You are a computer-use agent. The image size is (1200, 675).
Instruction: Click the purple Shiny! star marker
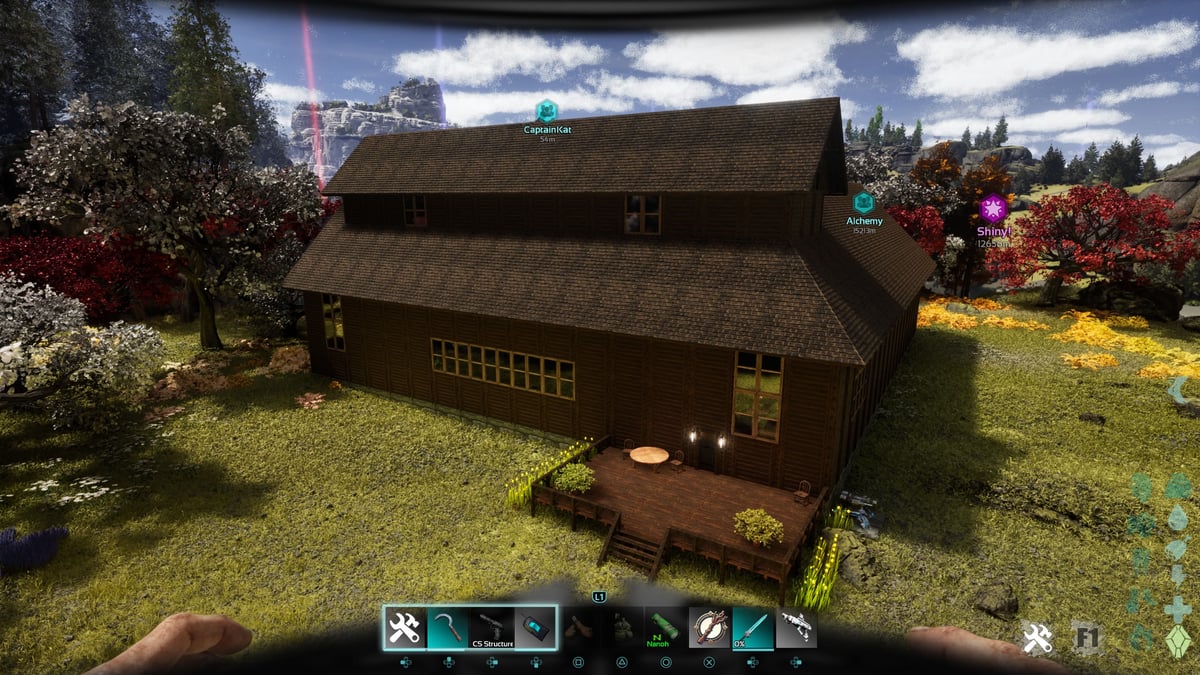pos(992,208)
